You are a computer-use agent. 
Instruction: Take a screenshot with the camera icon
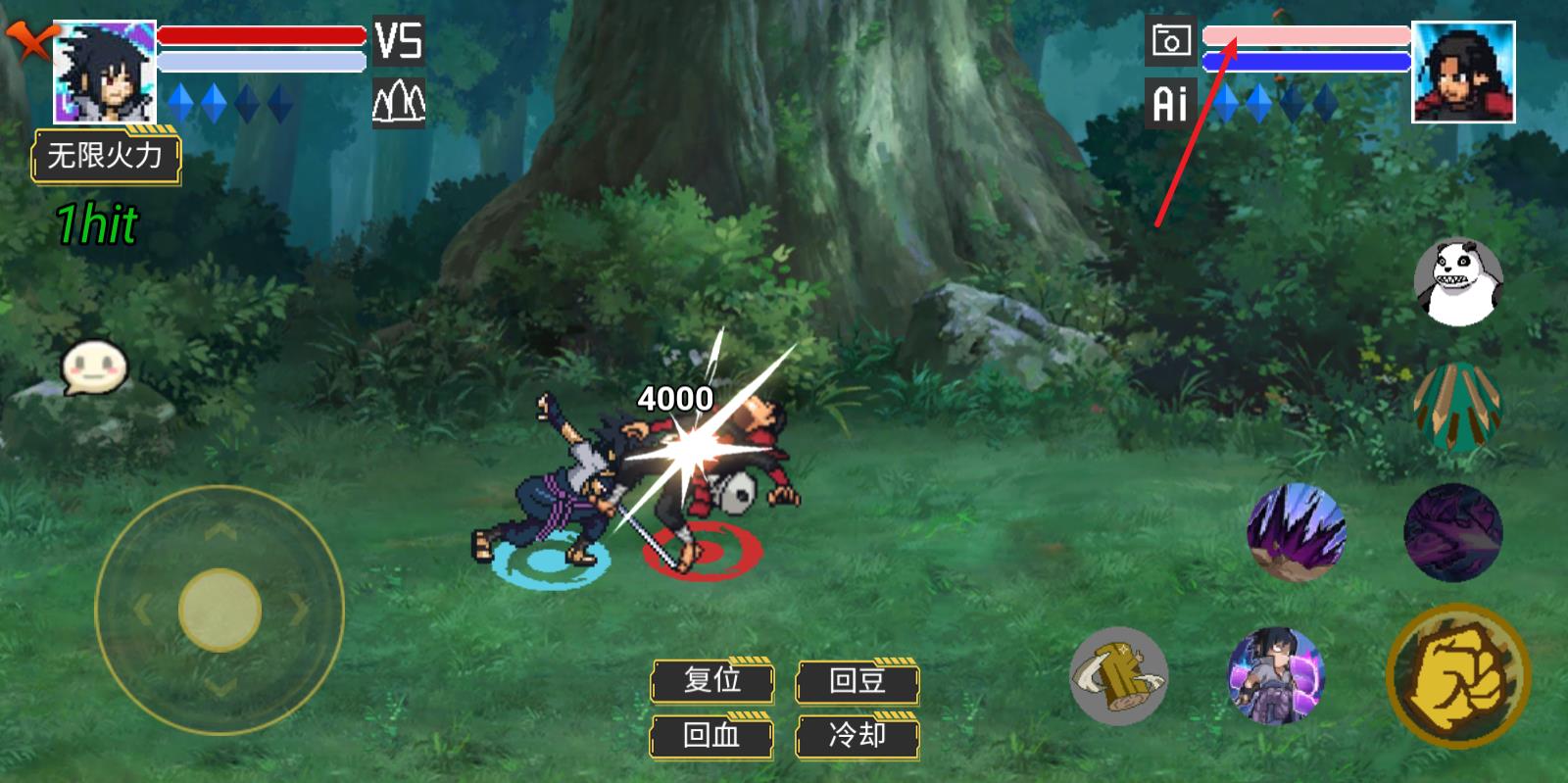1170,42
